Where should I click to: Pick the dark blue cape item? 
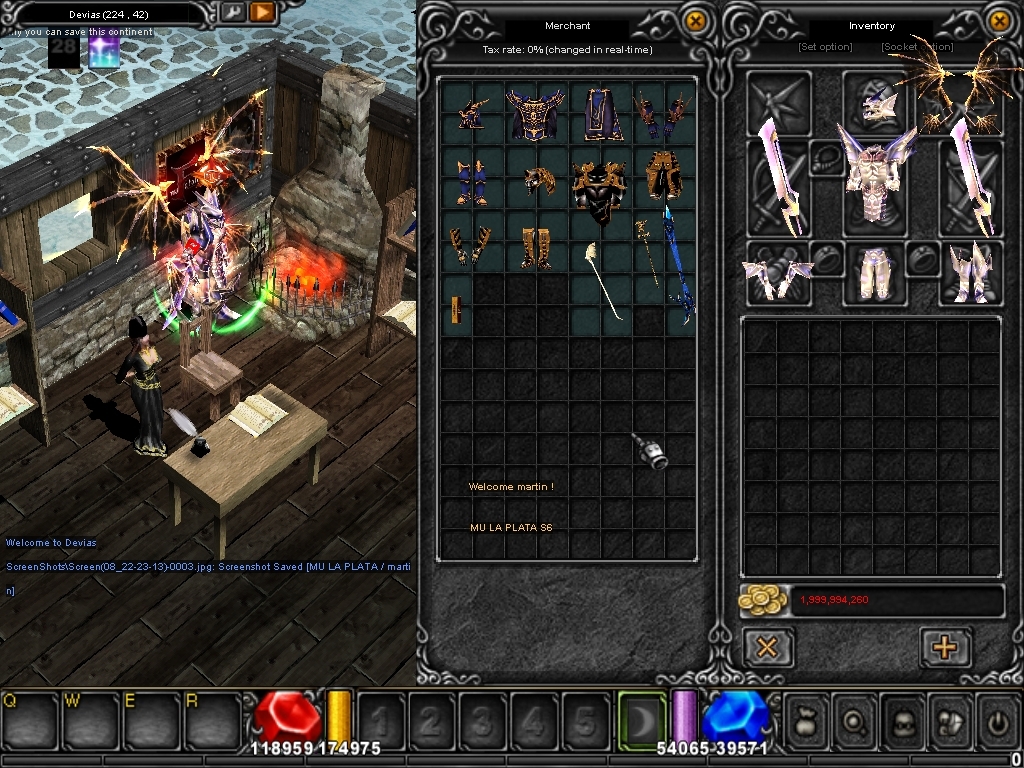tap(602, 114)
